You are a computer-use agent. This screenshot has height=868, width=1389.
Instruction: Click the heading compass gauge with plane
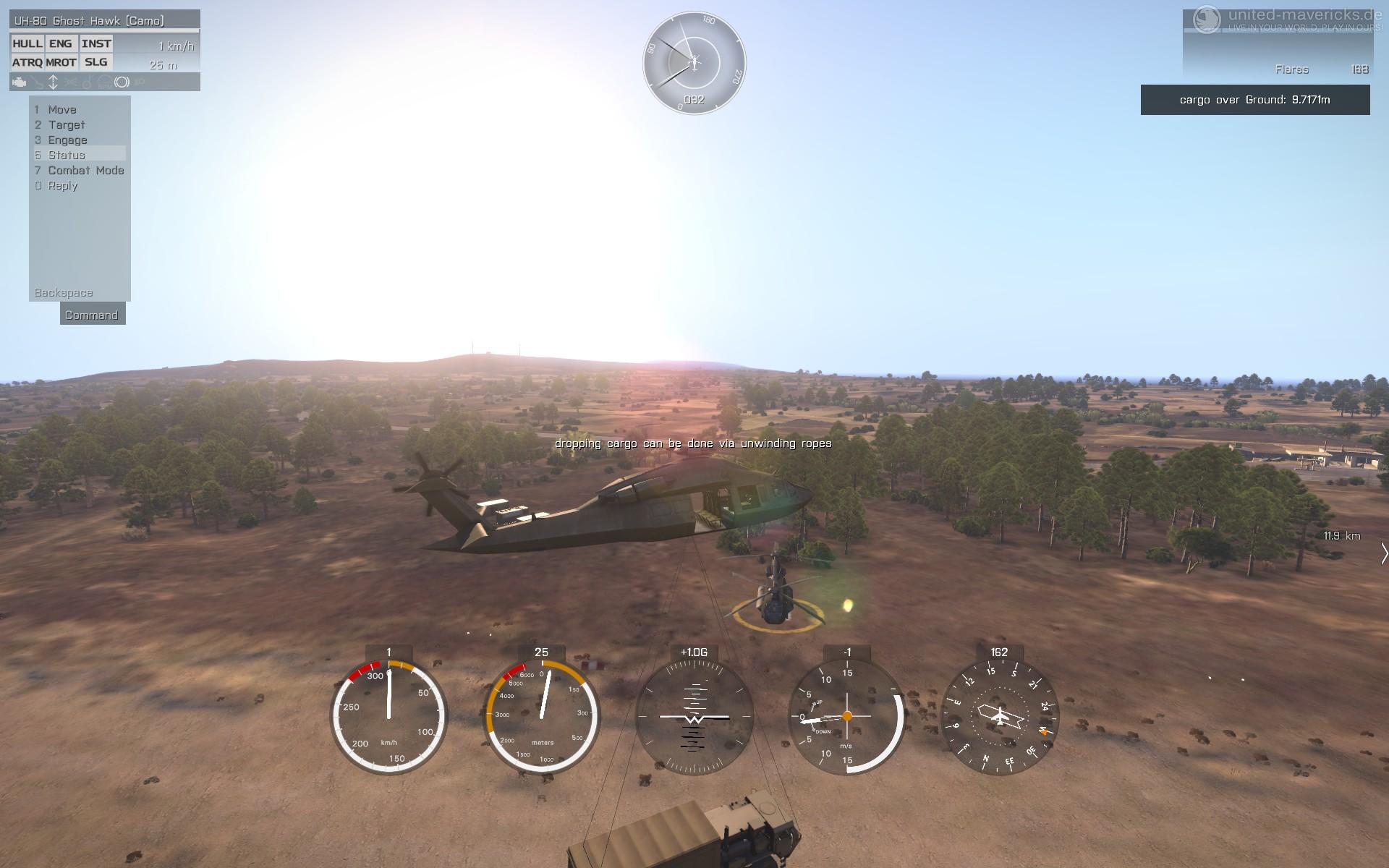tap(999, 717)
